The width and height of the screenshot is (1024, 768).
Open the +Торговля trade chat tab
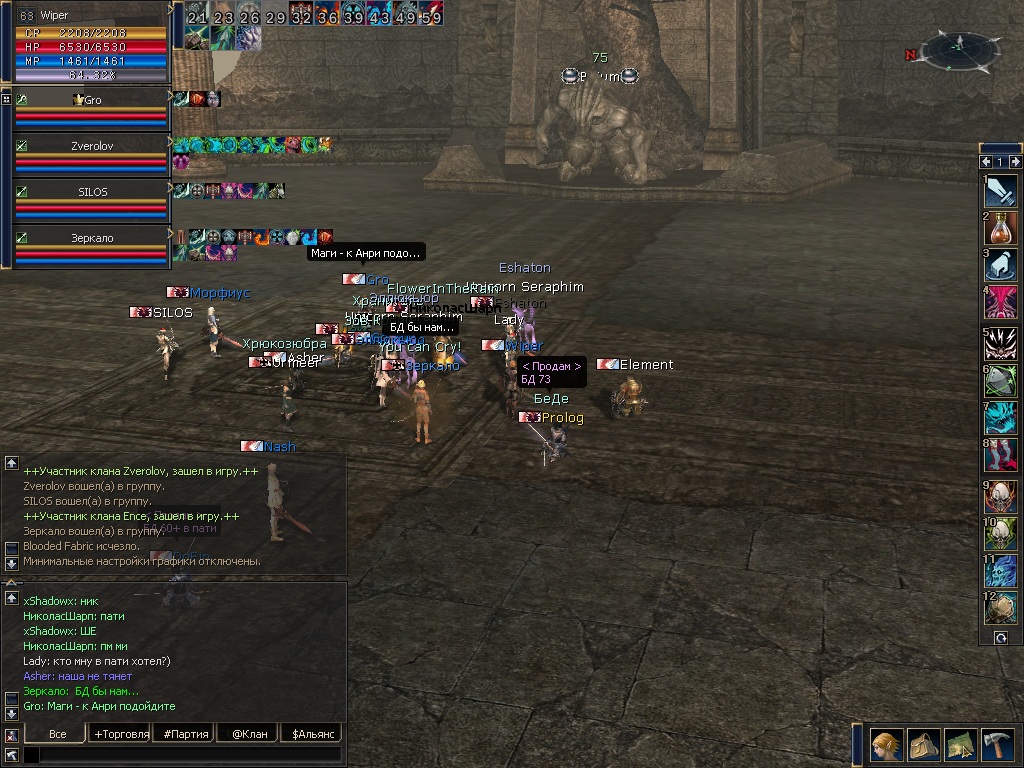[122, 734]
